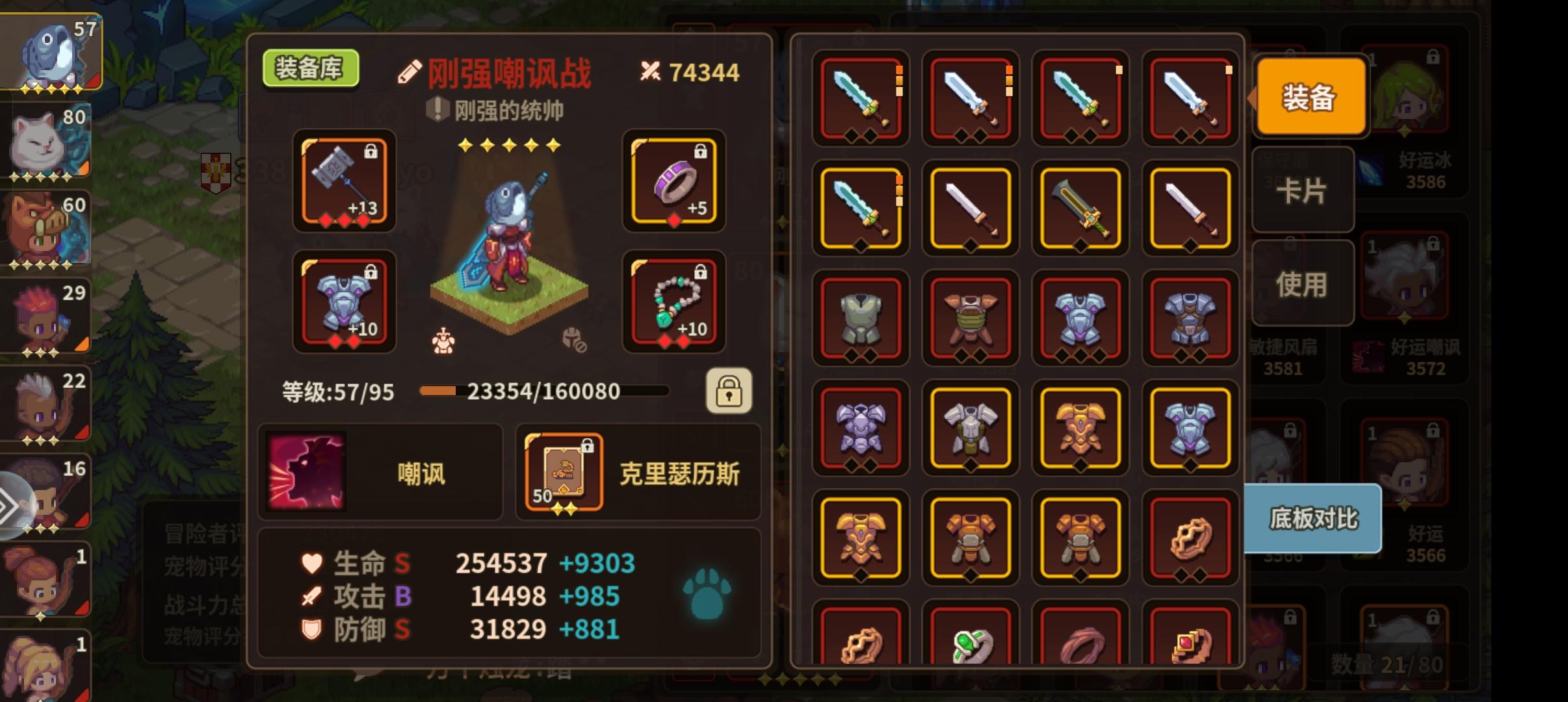Select the equipped armor +10 slot
The image size is (1568, 702).
[343, 301]
